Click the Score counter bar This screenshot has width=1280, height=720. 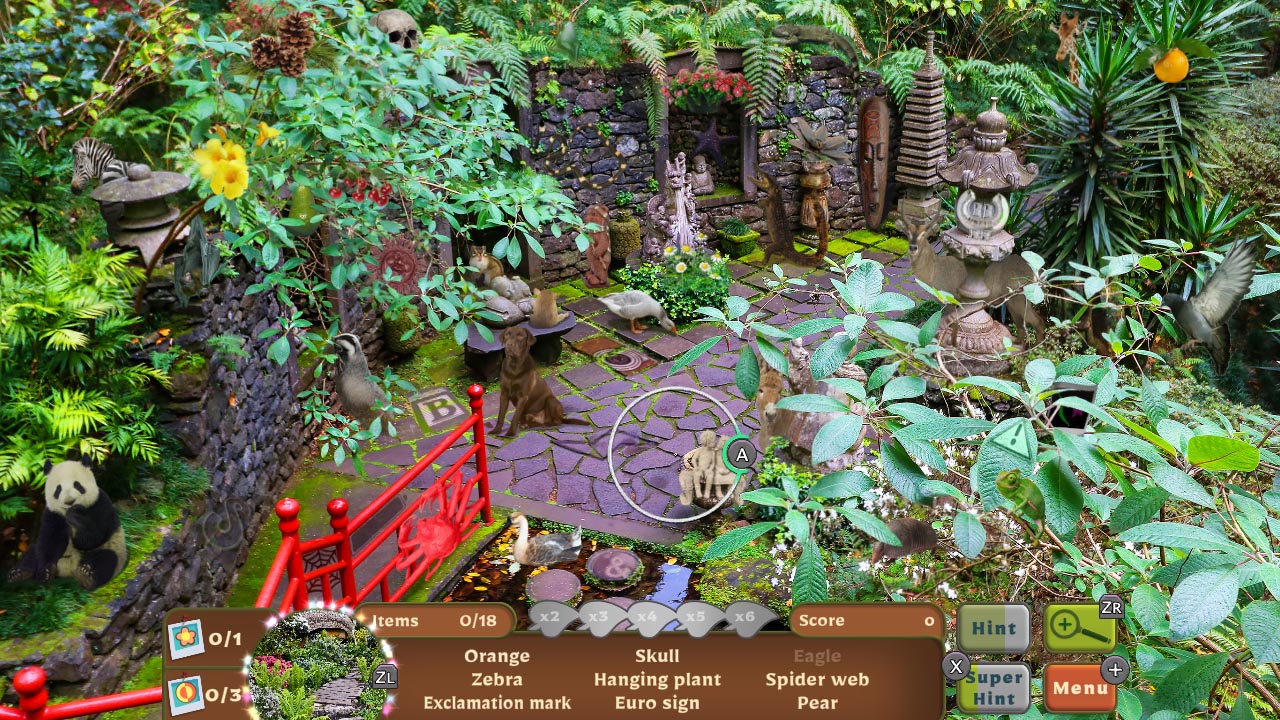[866, 620]
